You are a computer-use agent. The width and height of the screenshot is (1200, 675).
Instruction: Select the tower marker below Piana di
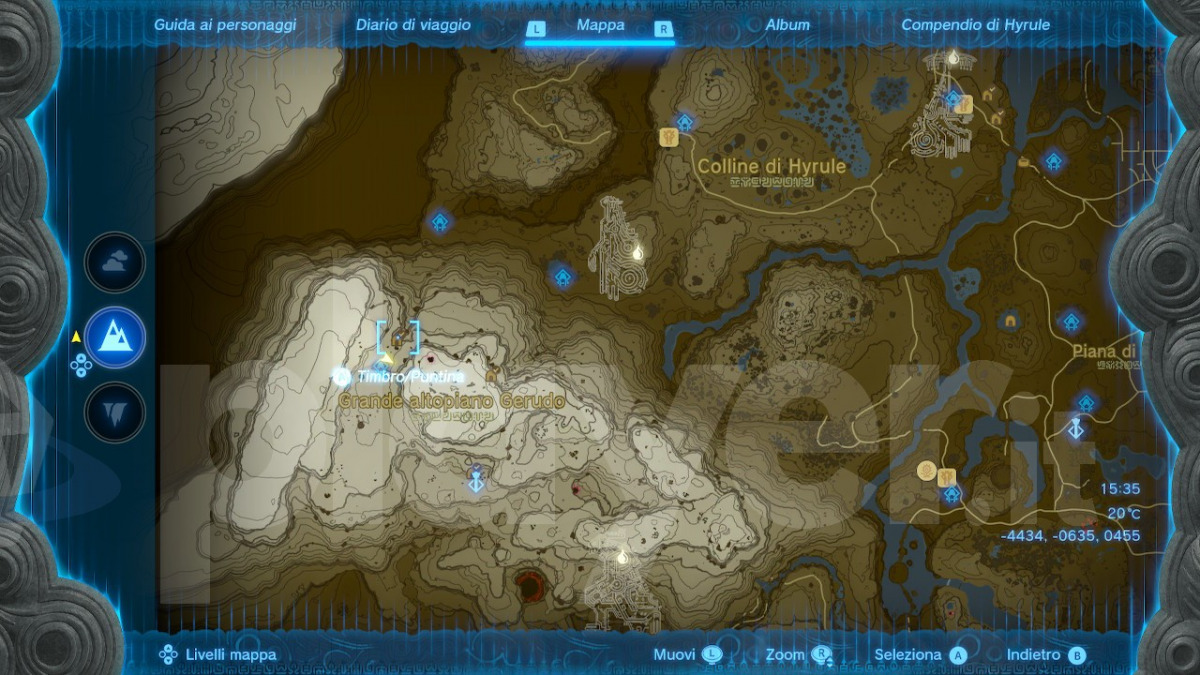click(x=1076, y=428)
